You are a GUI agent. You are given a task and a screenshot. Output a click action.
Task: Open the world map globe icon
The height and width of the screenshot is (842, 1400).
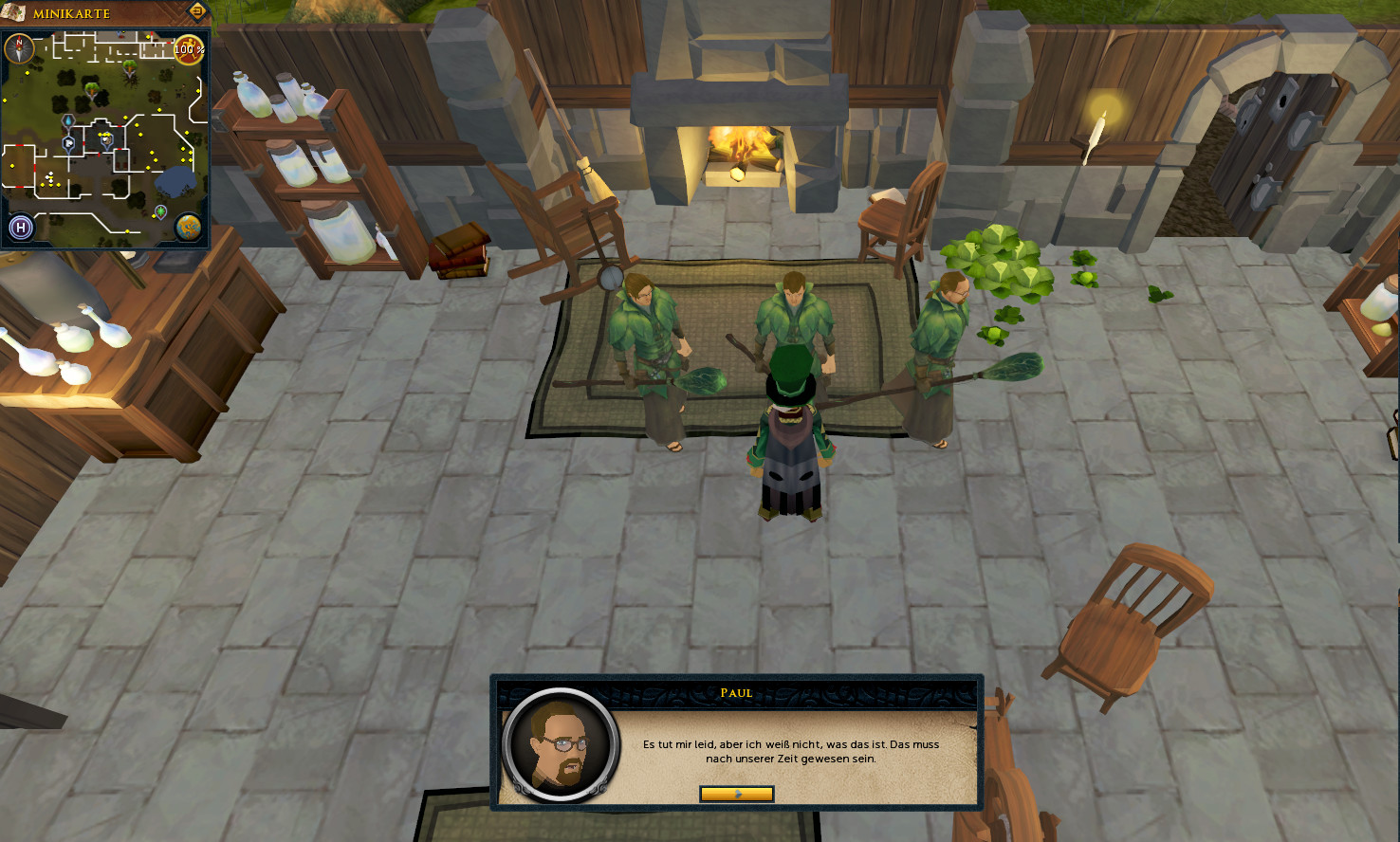[x=188, y=227]
